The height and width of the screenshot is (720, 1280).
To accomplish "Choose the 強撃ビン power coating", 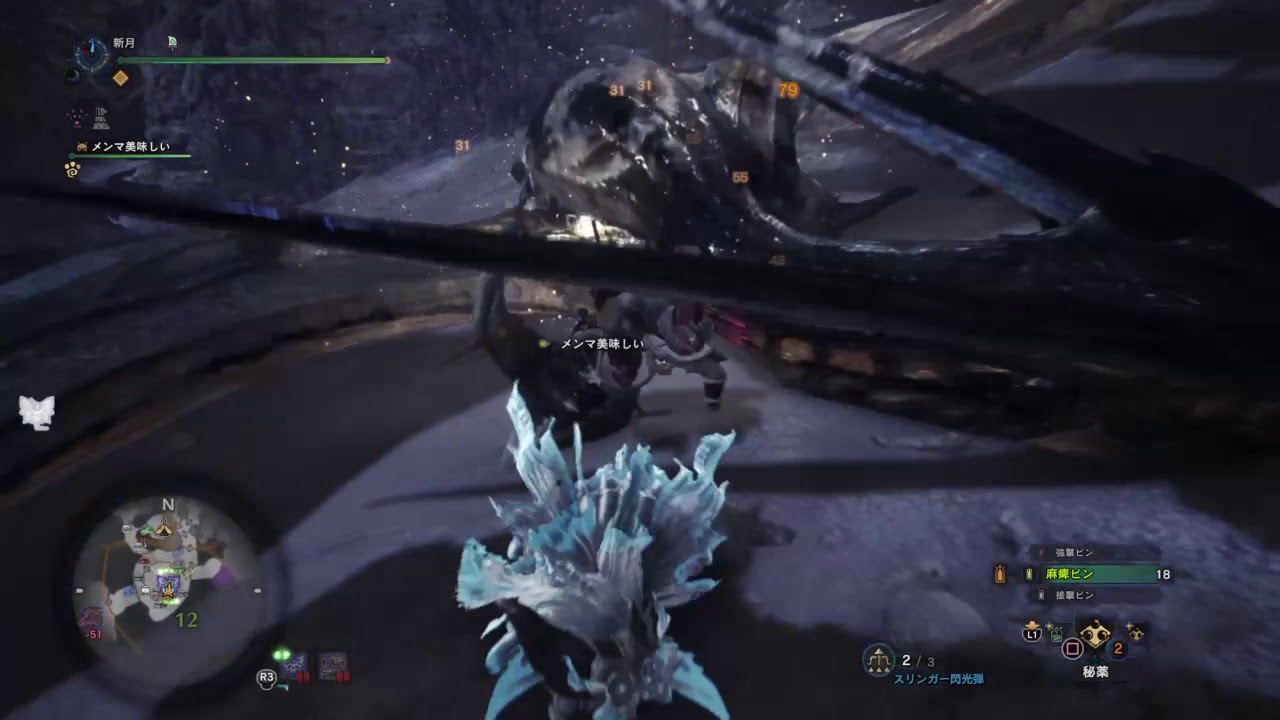I will tap(1073, 552).
